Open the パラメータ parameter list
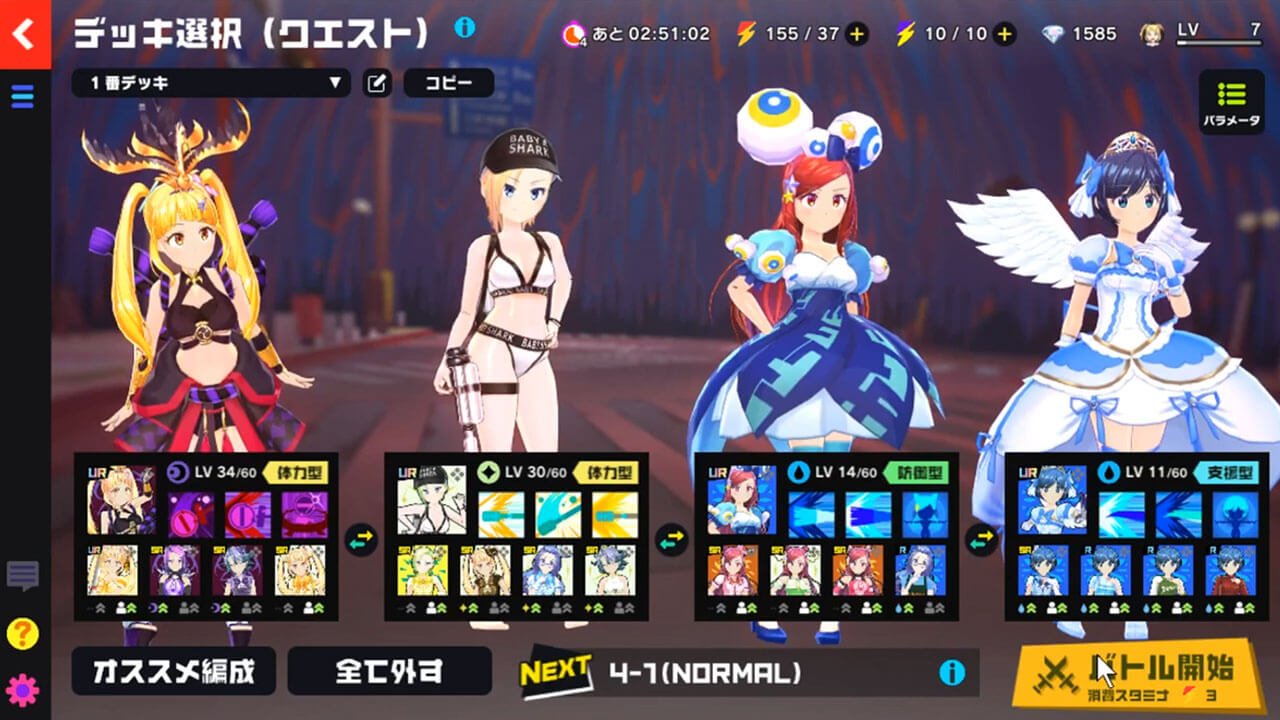Image resolution: width=1280 pixels, height=720 pixels. (1231, 103)
